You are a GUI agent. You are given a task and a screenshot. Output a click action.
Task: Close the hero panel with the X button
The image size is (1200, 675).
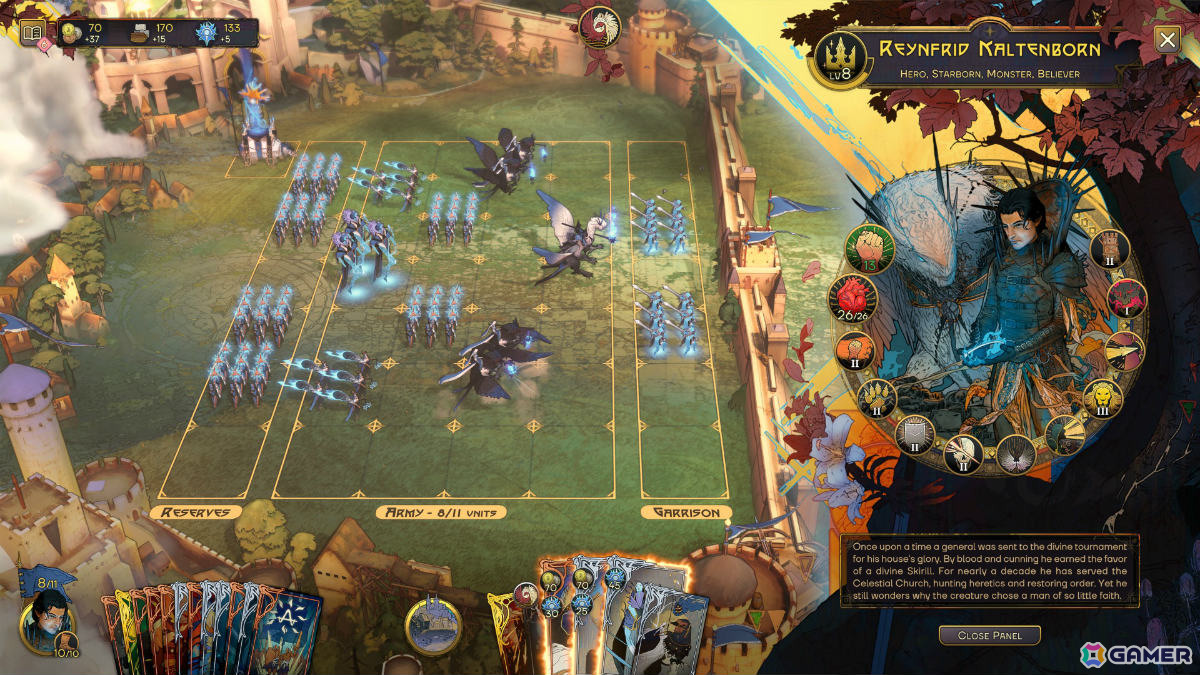click(1166, 40)
